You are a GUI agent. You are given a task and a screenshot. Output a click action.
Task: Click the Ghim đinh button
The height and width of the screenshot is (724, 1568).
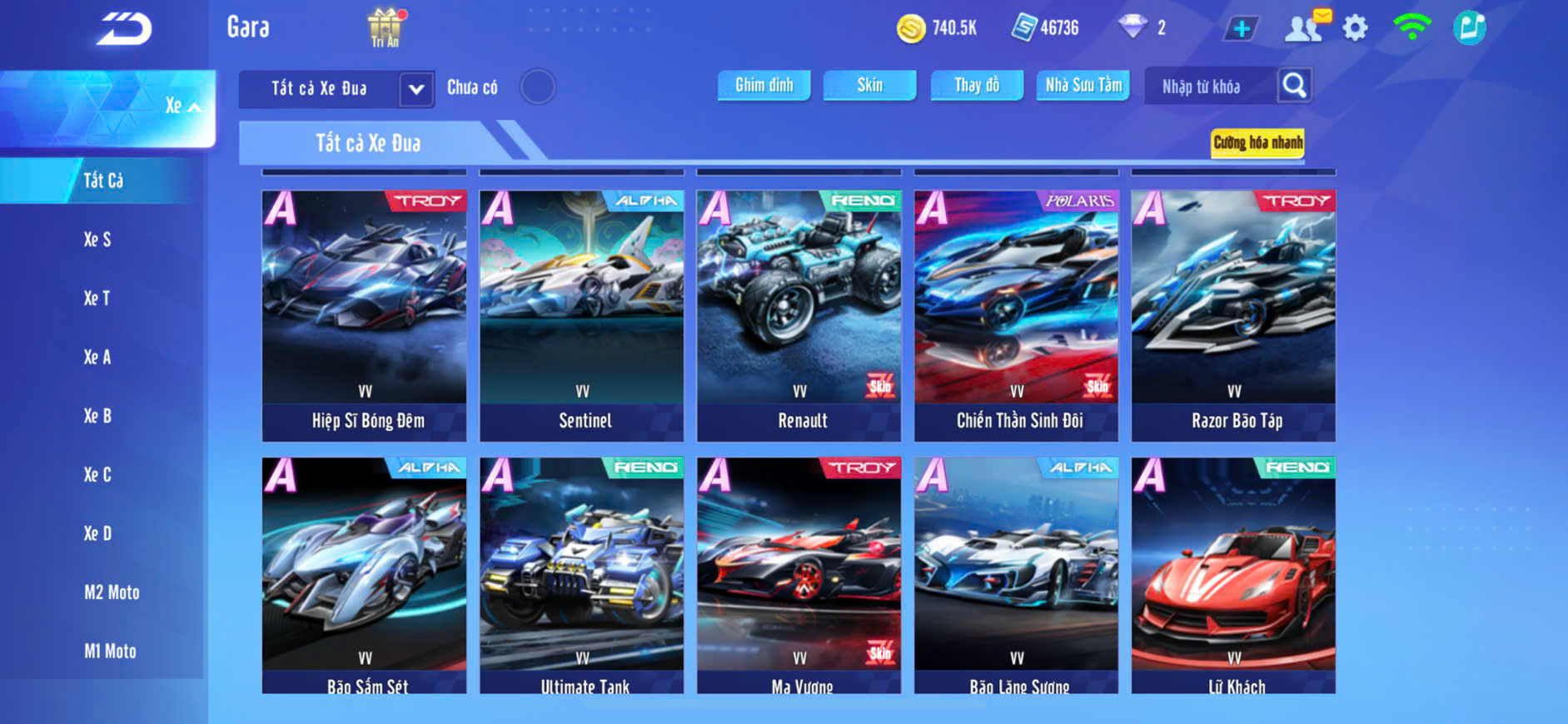(764, 85)
